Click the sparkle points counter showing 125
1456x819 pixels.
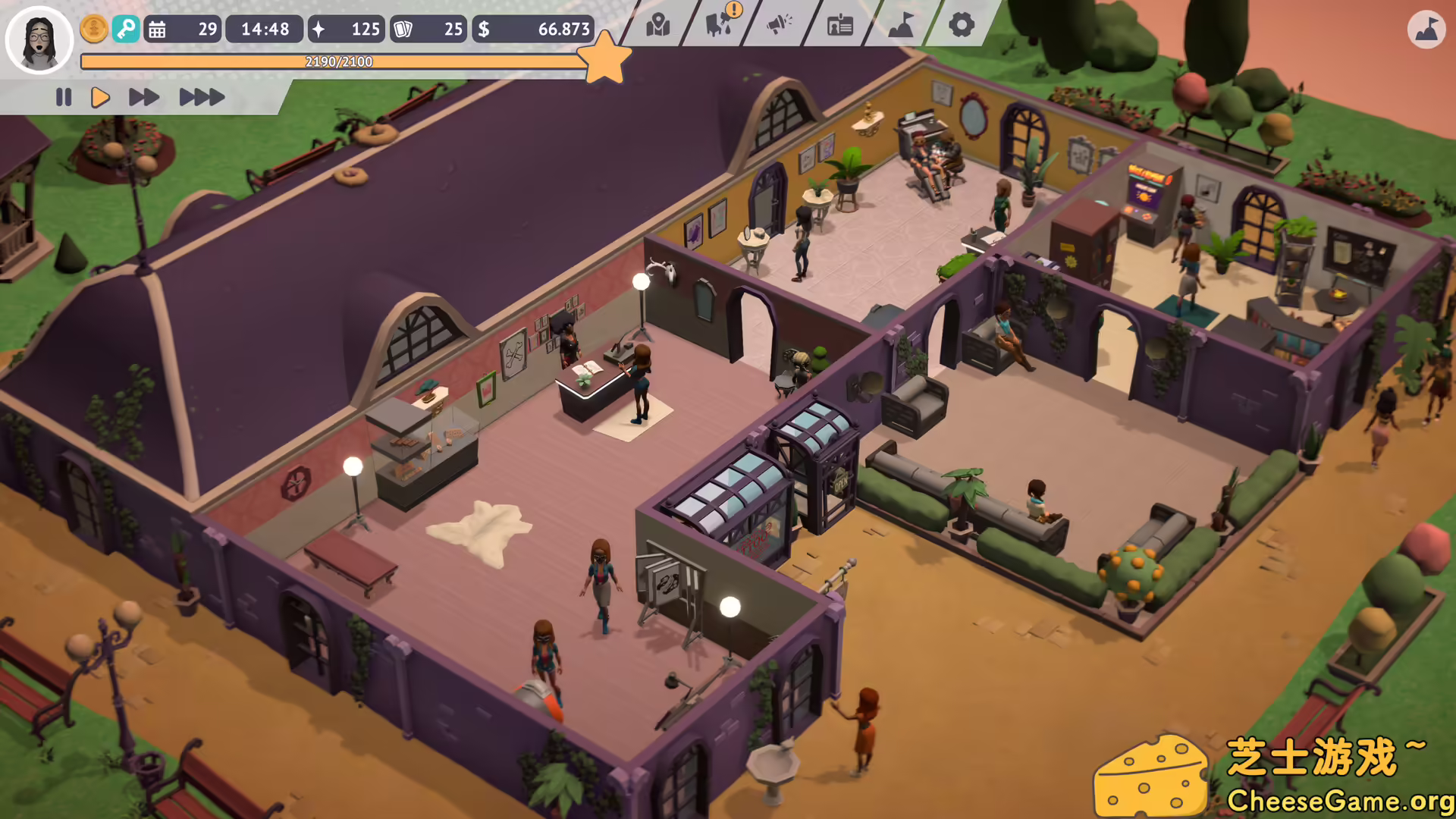[x=346, y=30]
